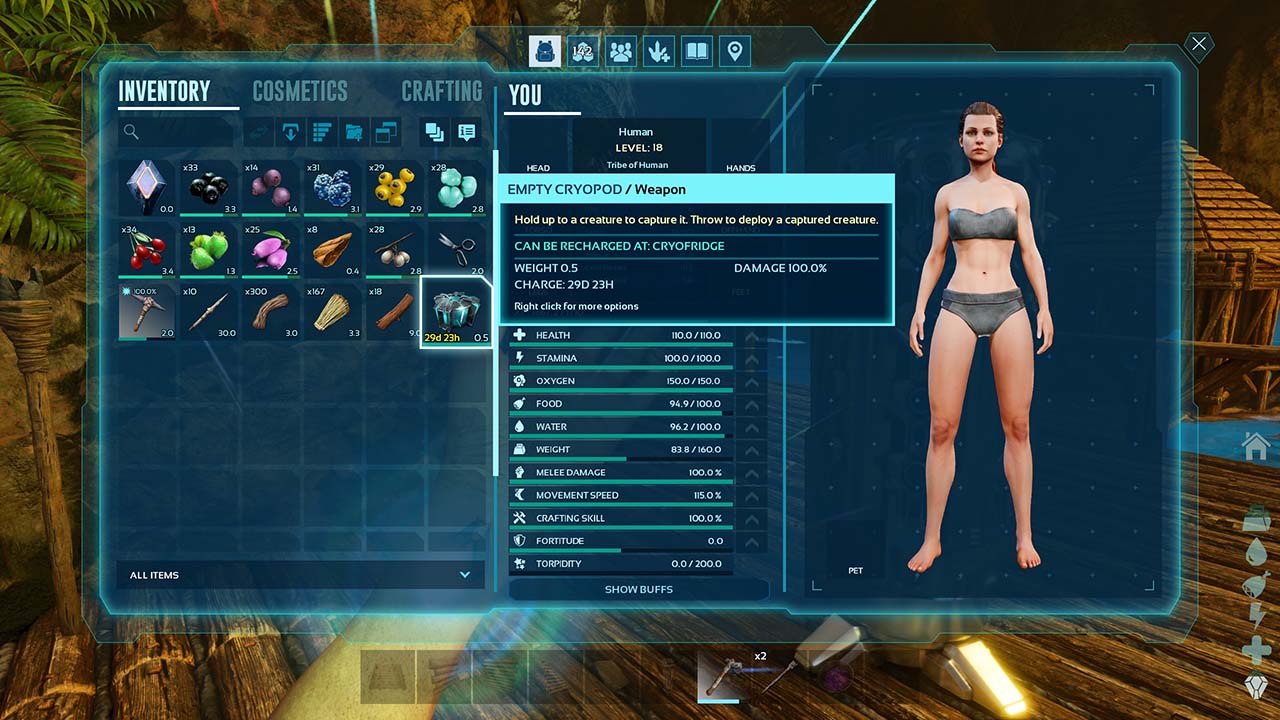Toggle stacked item view icon
This screenshot has width=1280, height=720.
point(437,132)
